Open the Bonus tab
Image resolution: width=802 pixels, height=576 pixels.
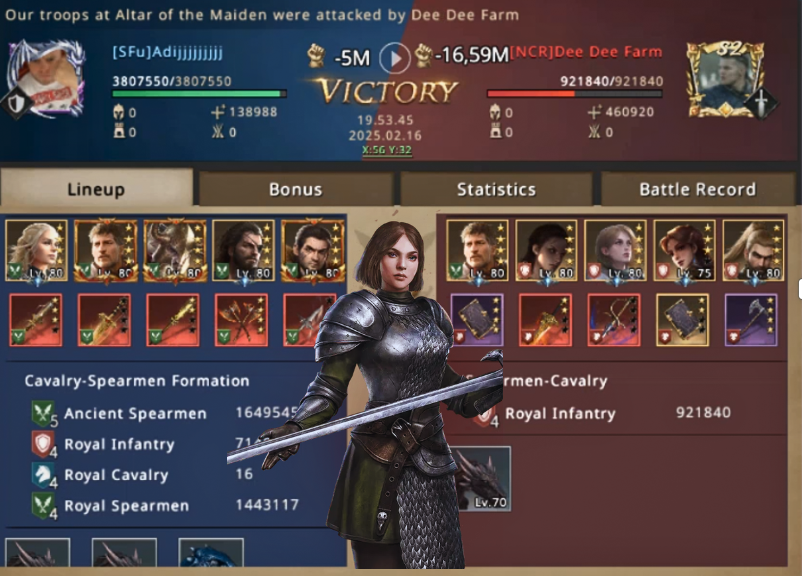click(295, 189)
